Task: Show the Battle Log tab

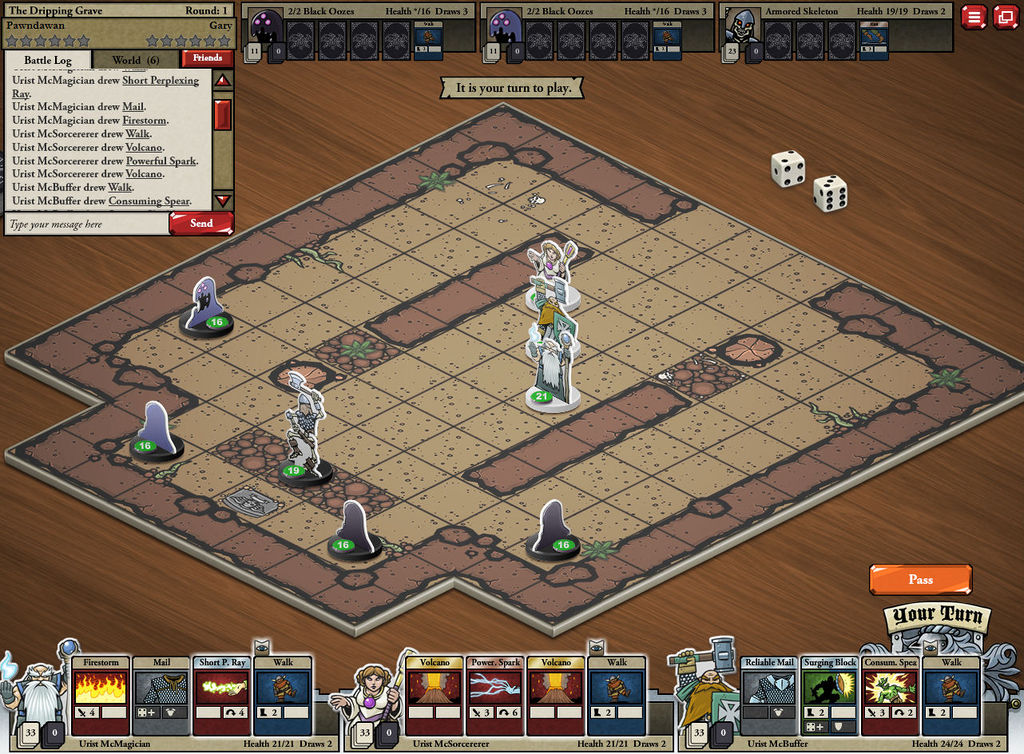Action: (48, 60)
